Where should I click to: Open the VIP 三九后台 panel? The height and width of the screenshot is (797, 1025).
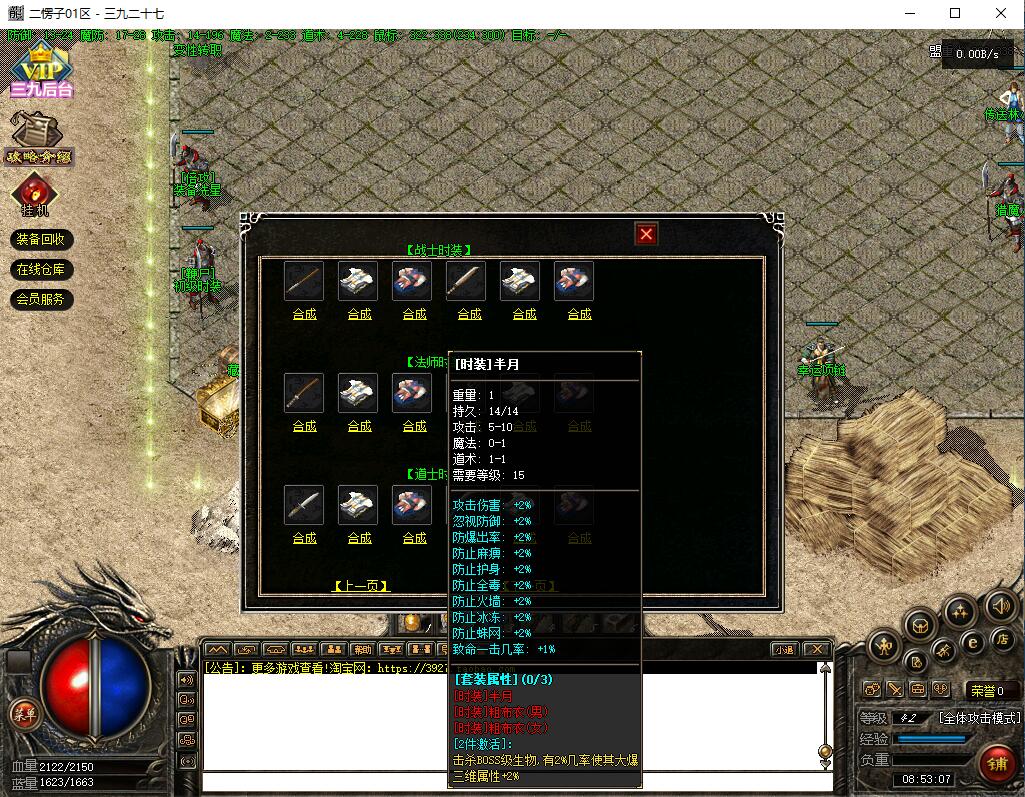(42, 70)
